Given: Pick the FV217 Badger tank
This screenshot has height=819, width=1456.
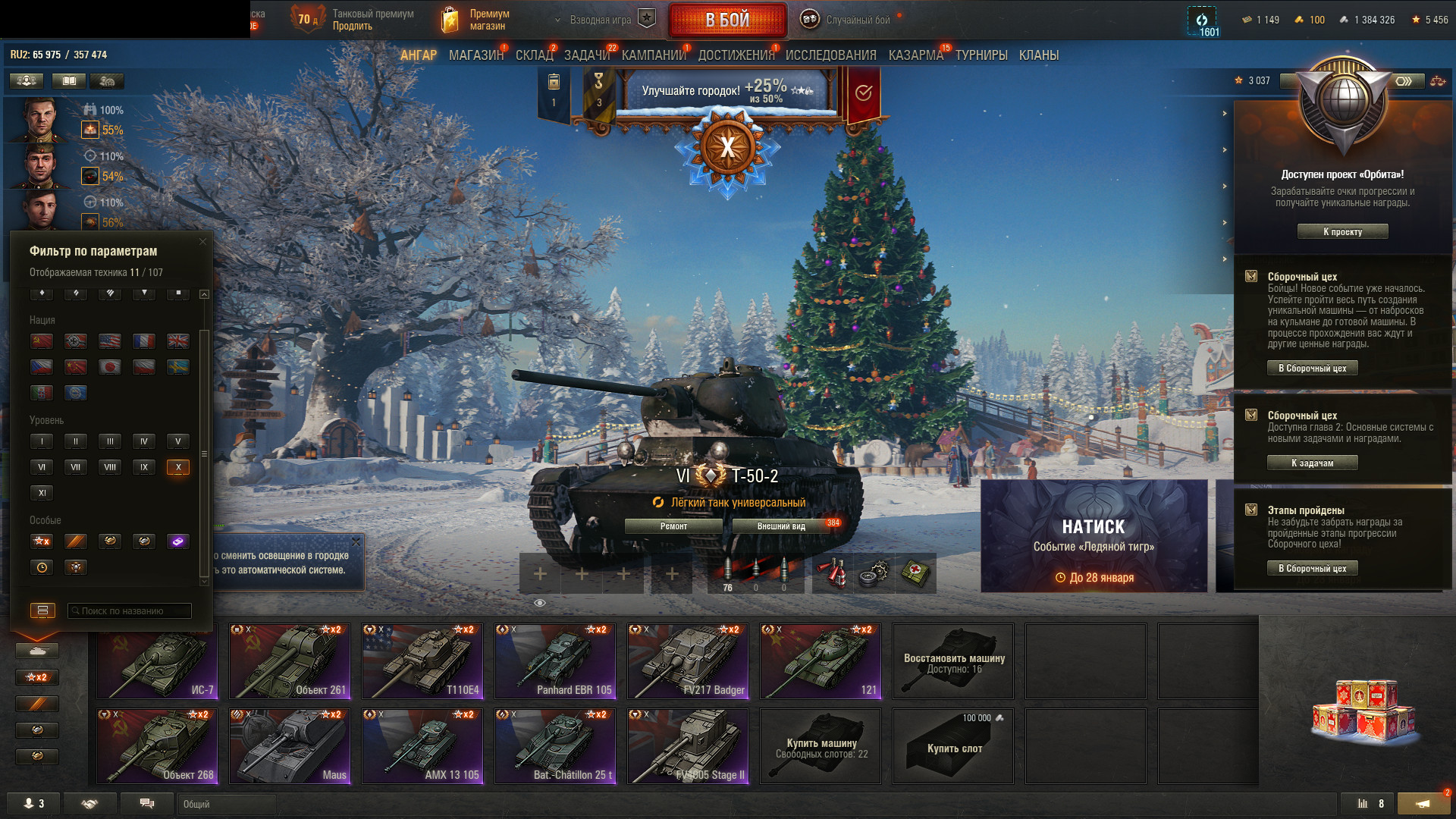Looking at the screenshot, I should (688, 661).
